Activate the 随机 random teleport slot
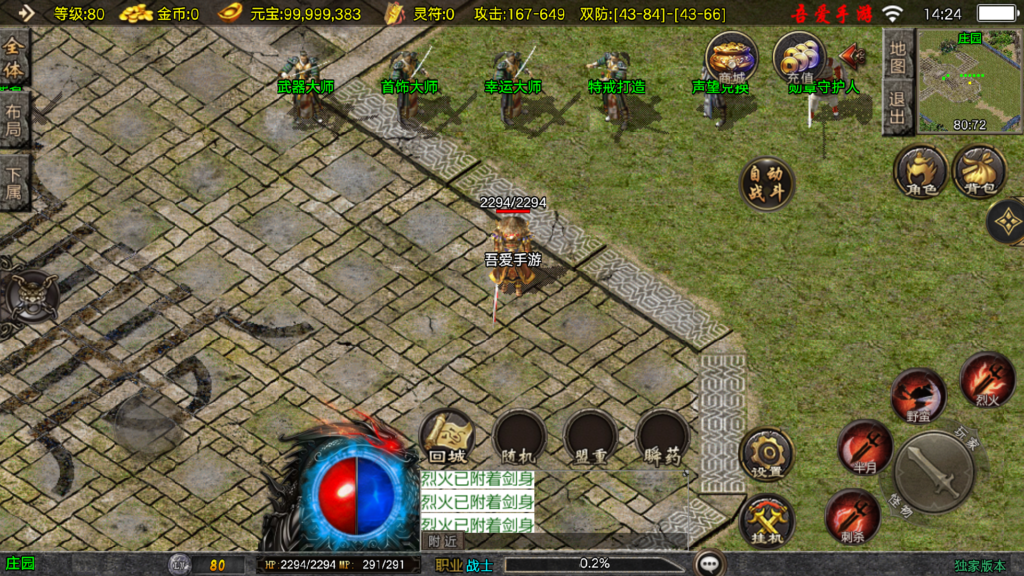The width and height of the screenshot is (1024, 576). pos(519,438)
